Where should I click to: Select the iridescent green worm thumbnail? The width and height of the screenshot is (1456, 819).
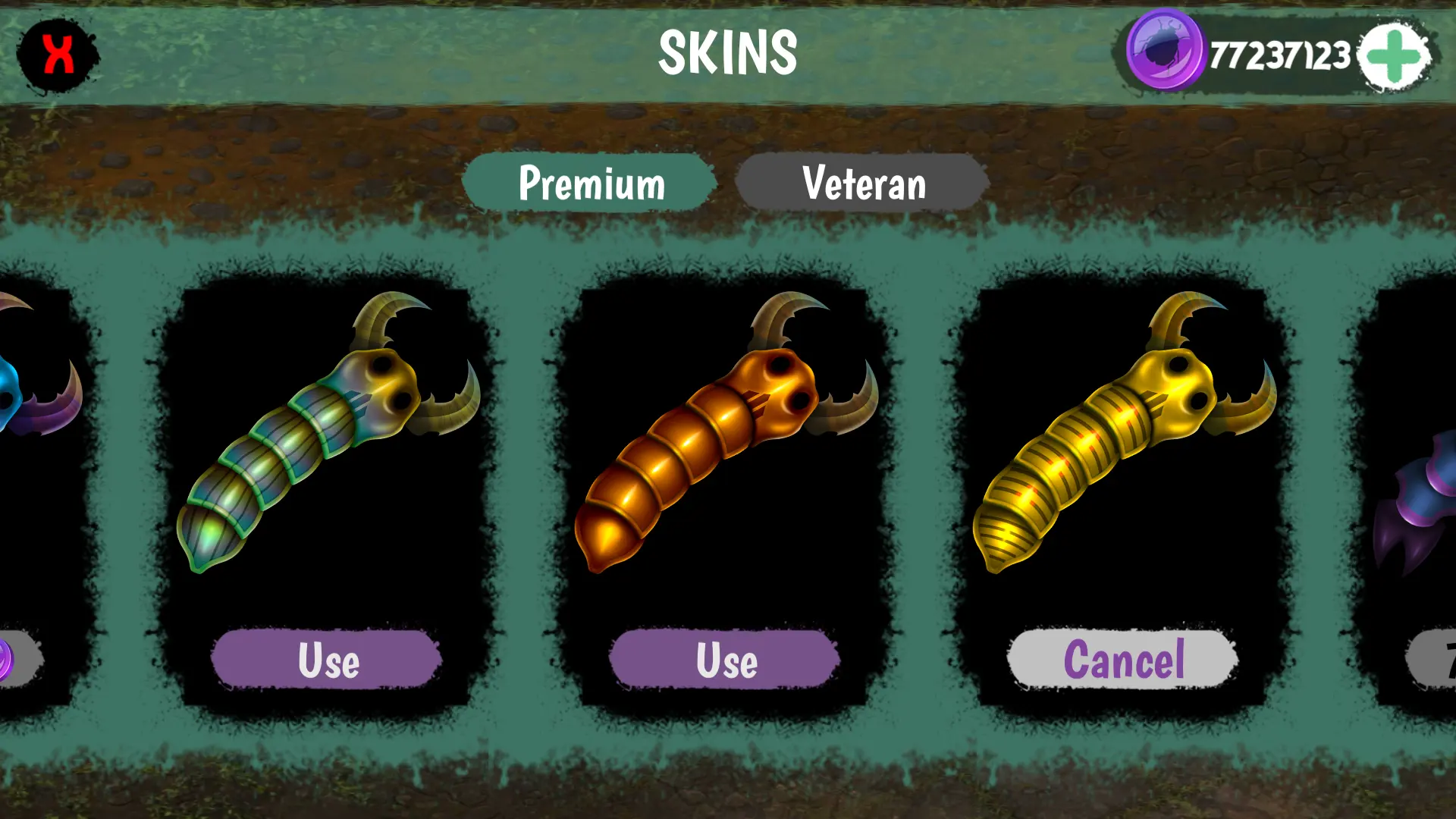[328, 432]
